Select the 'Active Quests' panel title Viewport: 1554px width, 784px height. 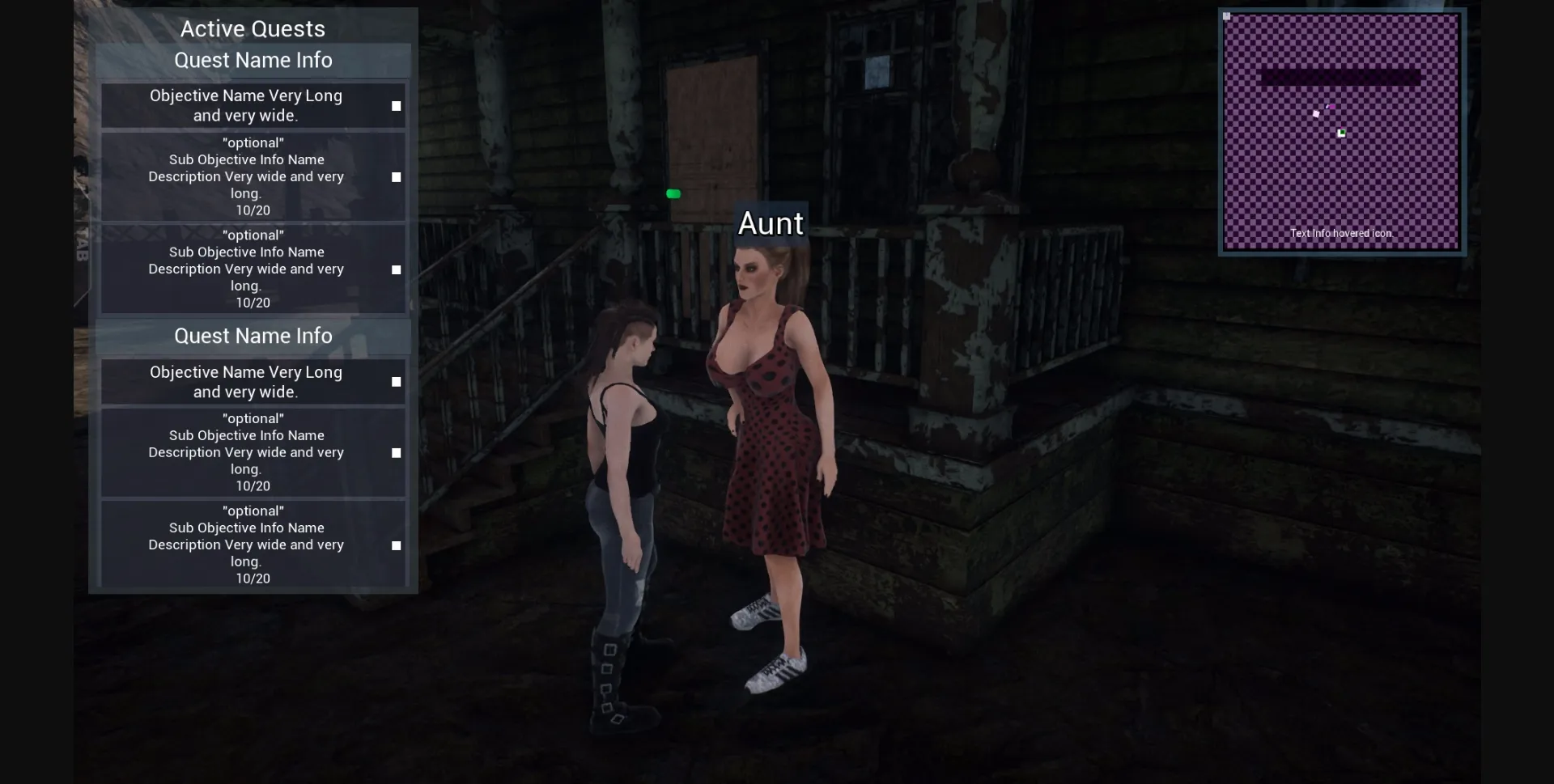point(253,28)
